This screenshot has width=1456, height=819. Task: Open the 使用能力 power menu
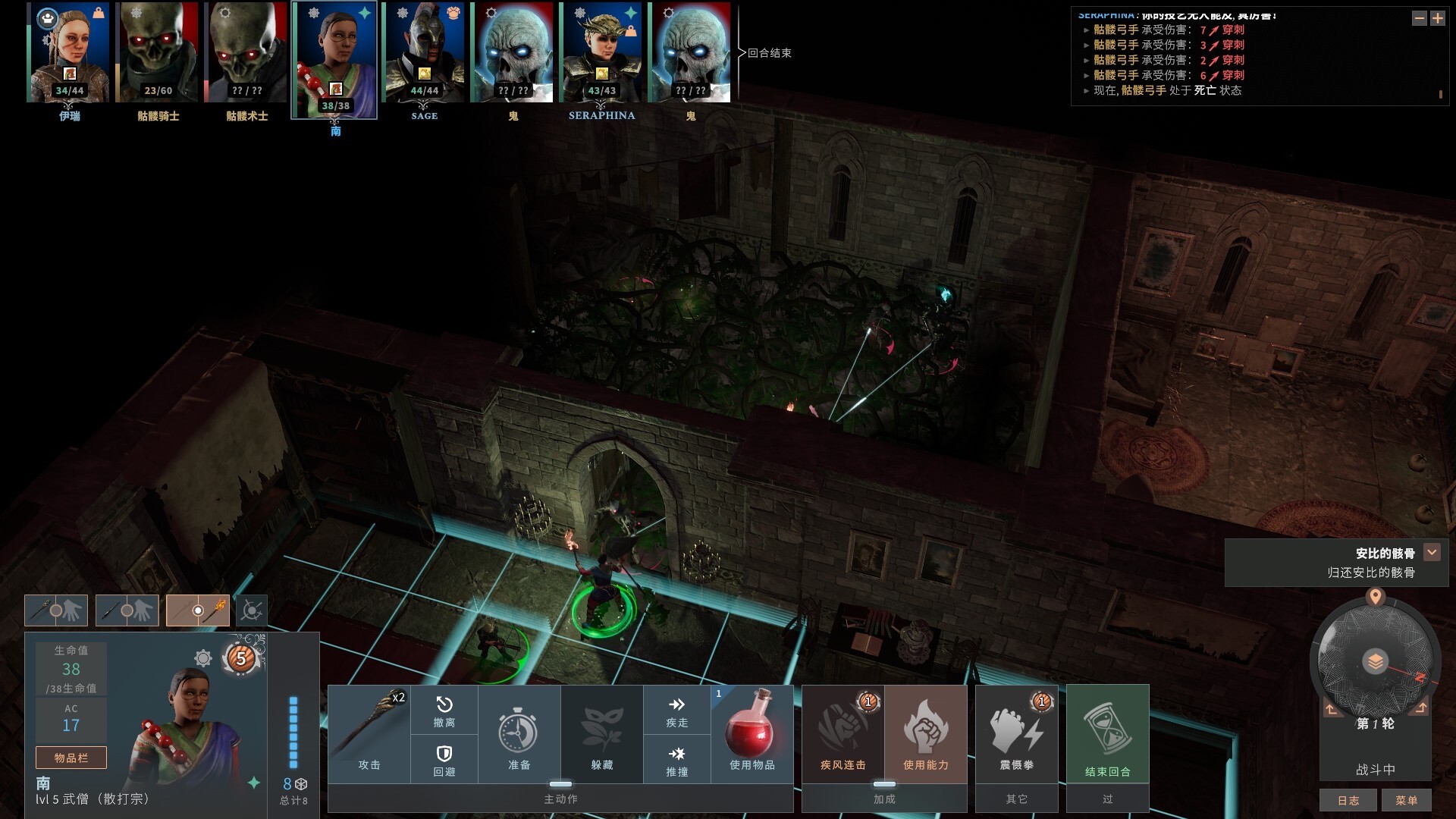pos(925,733)
